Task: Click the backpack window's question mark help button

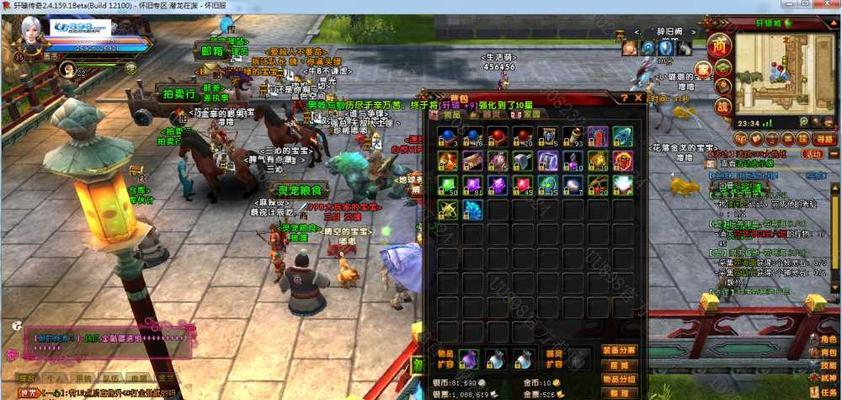Action: 624,98
